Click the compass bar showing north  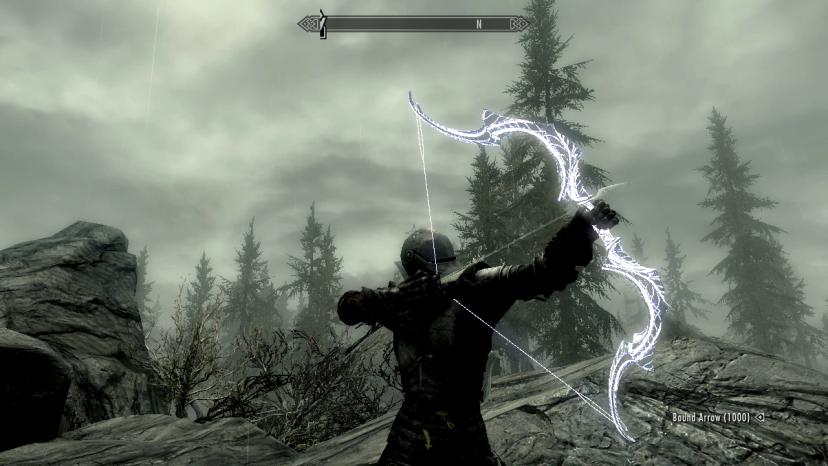click(414, 23)
